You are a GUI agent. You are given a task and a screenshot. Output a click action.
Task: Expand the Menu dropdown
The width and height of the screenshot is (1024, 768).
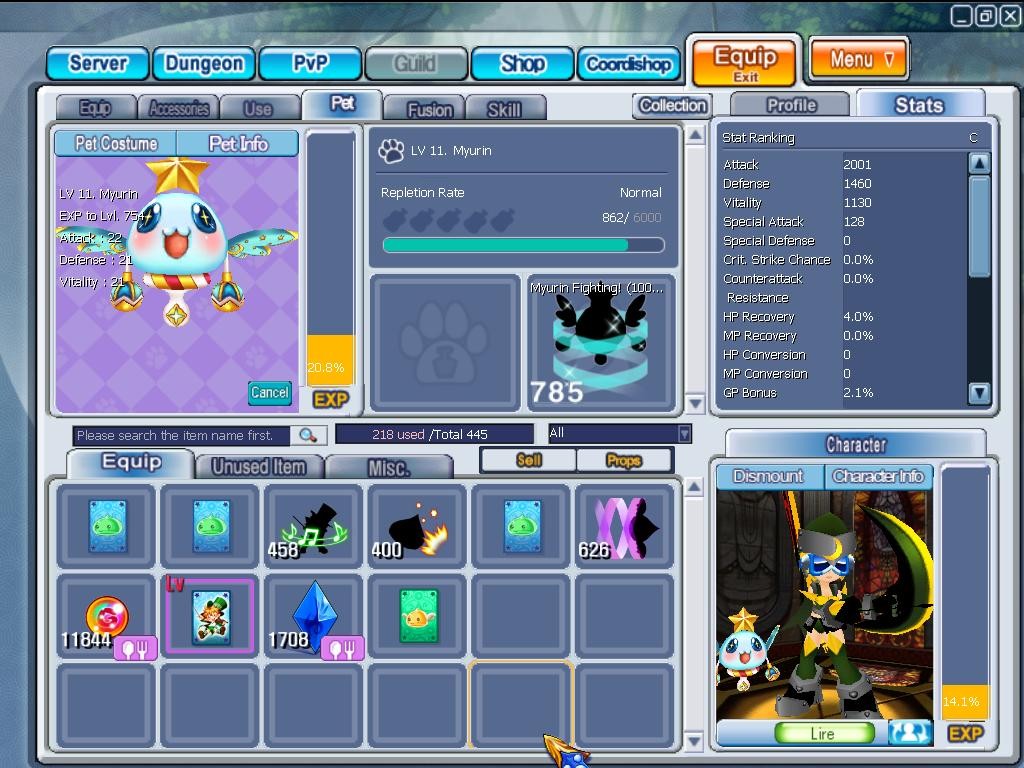coord(859,59)
